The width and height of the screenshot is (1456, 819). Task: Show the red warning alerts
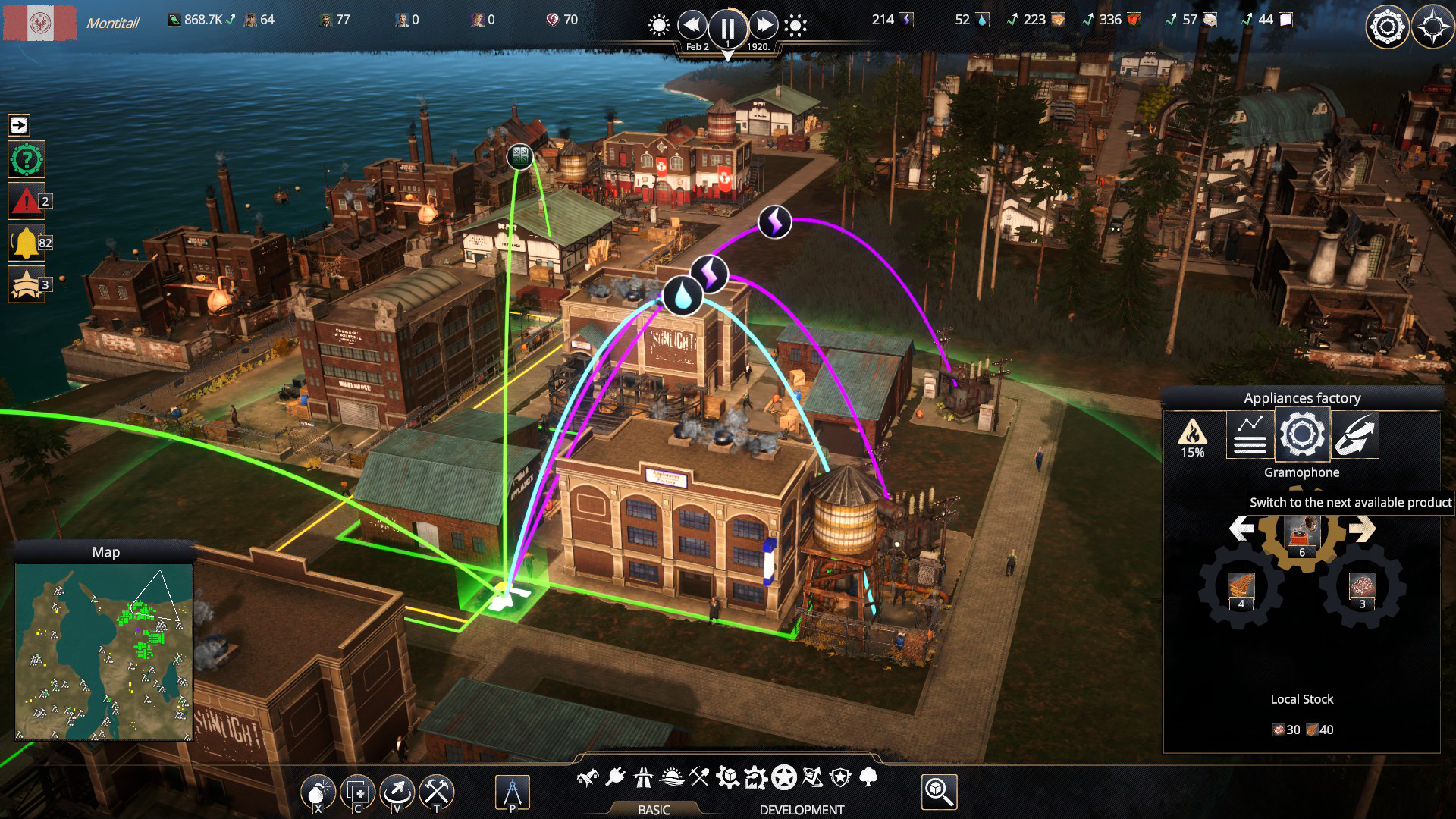26,202
